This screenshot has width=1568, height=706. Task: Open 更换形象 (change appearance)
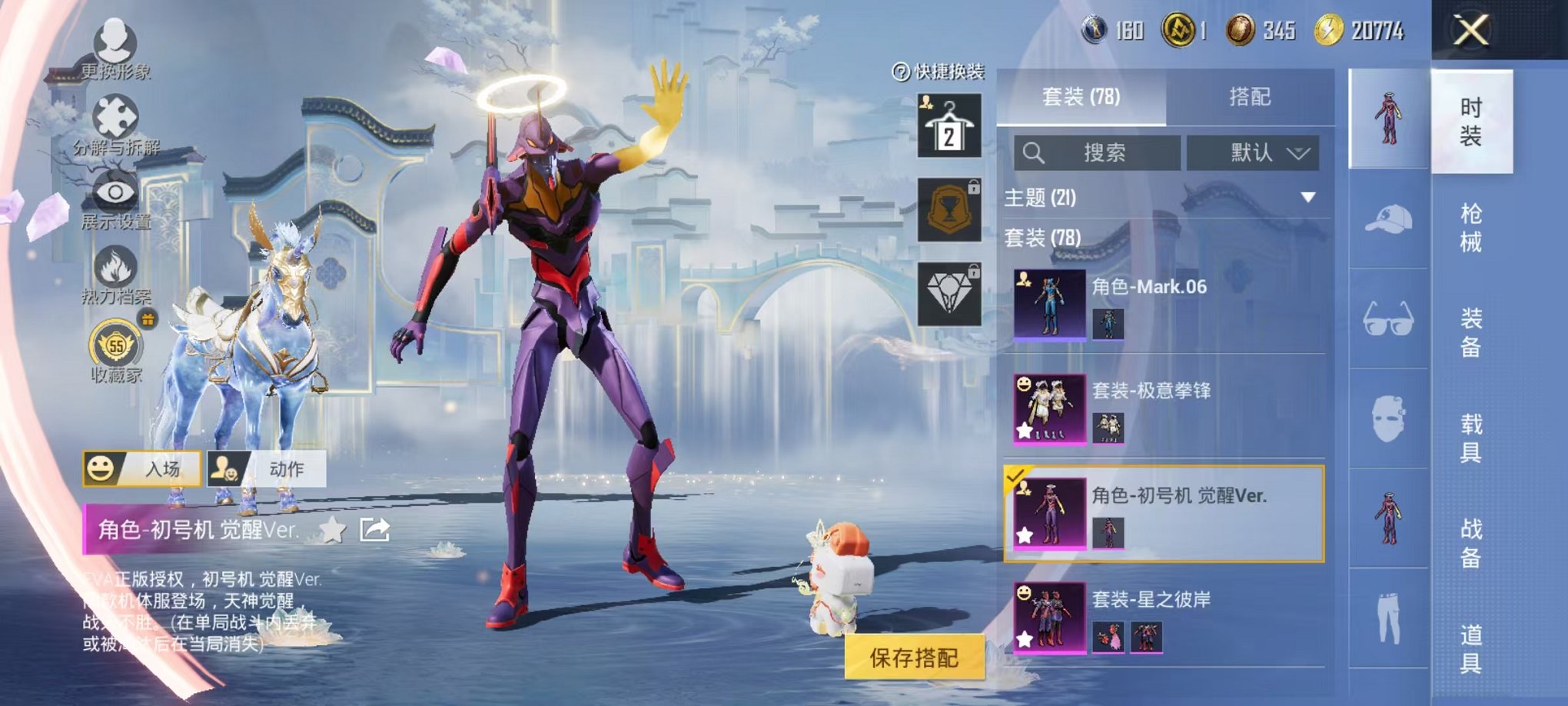coord(115,47)
